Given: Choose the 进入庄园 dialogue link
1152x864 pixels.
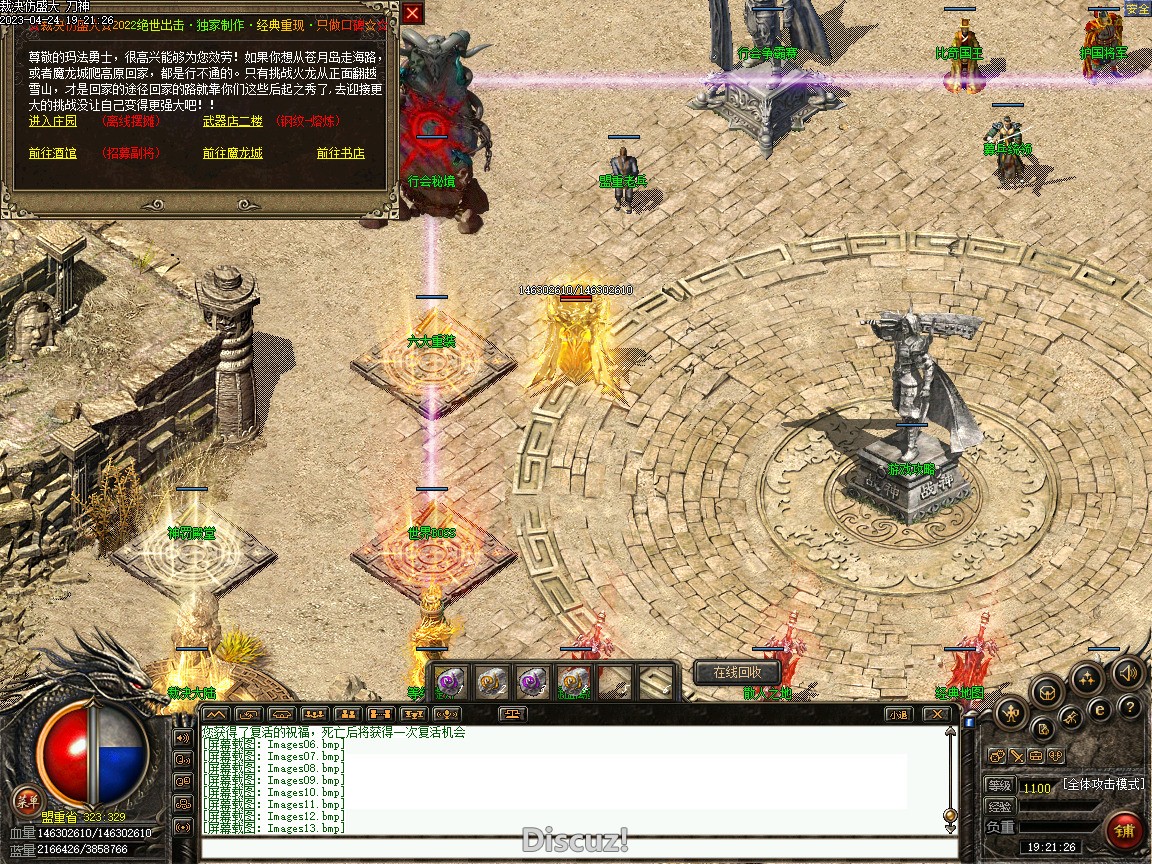Looking at the screenshot, I should tap(54, 121).
